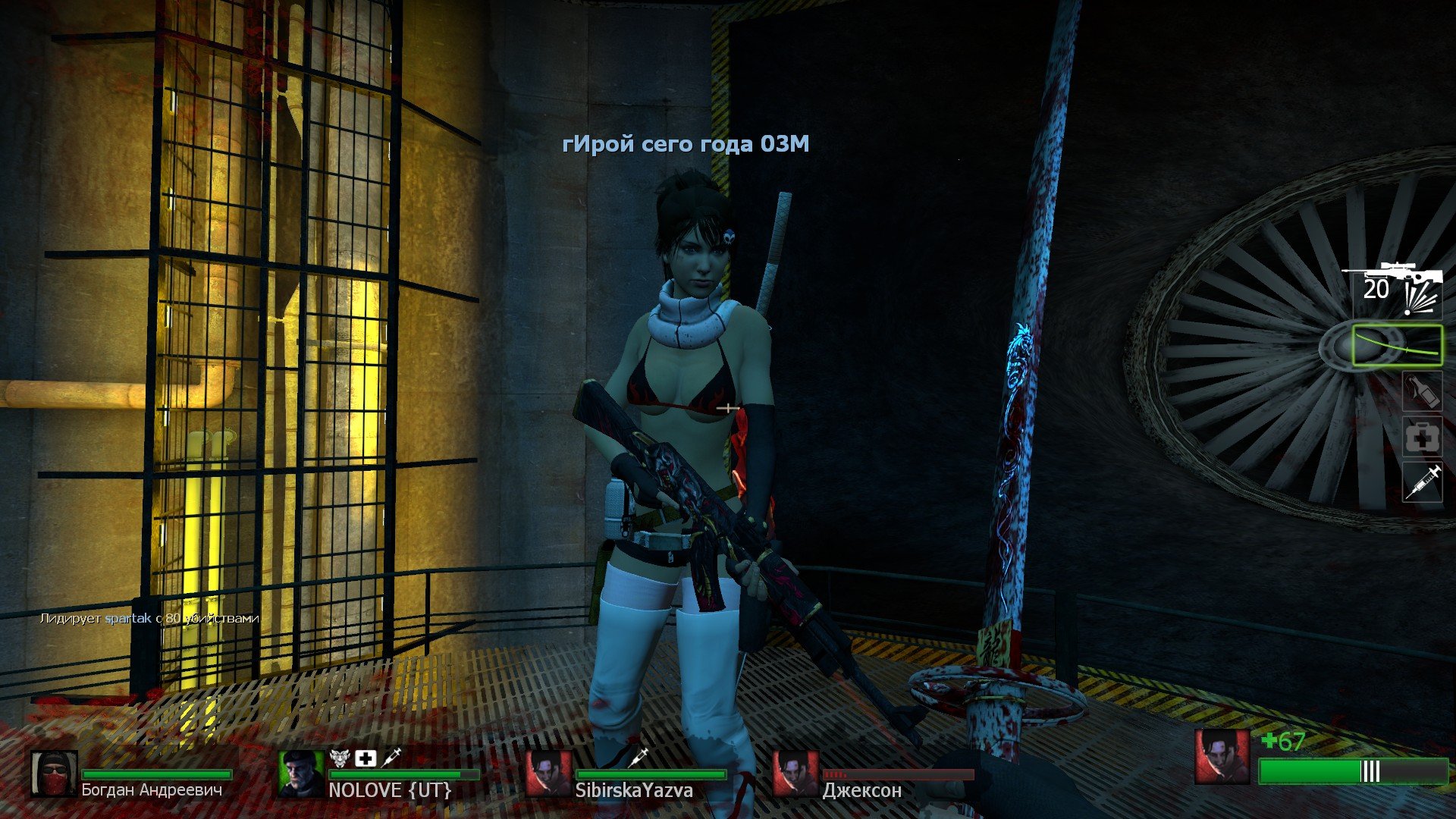Pick the adrenaline syringe slot
Image resolution: width=1456 pixels, height=819 pixels.
click(1422, 482)
